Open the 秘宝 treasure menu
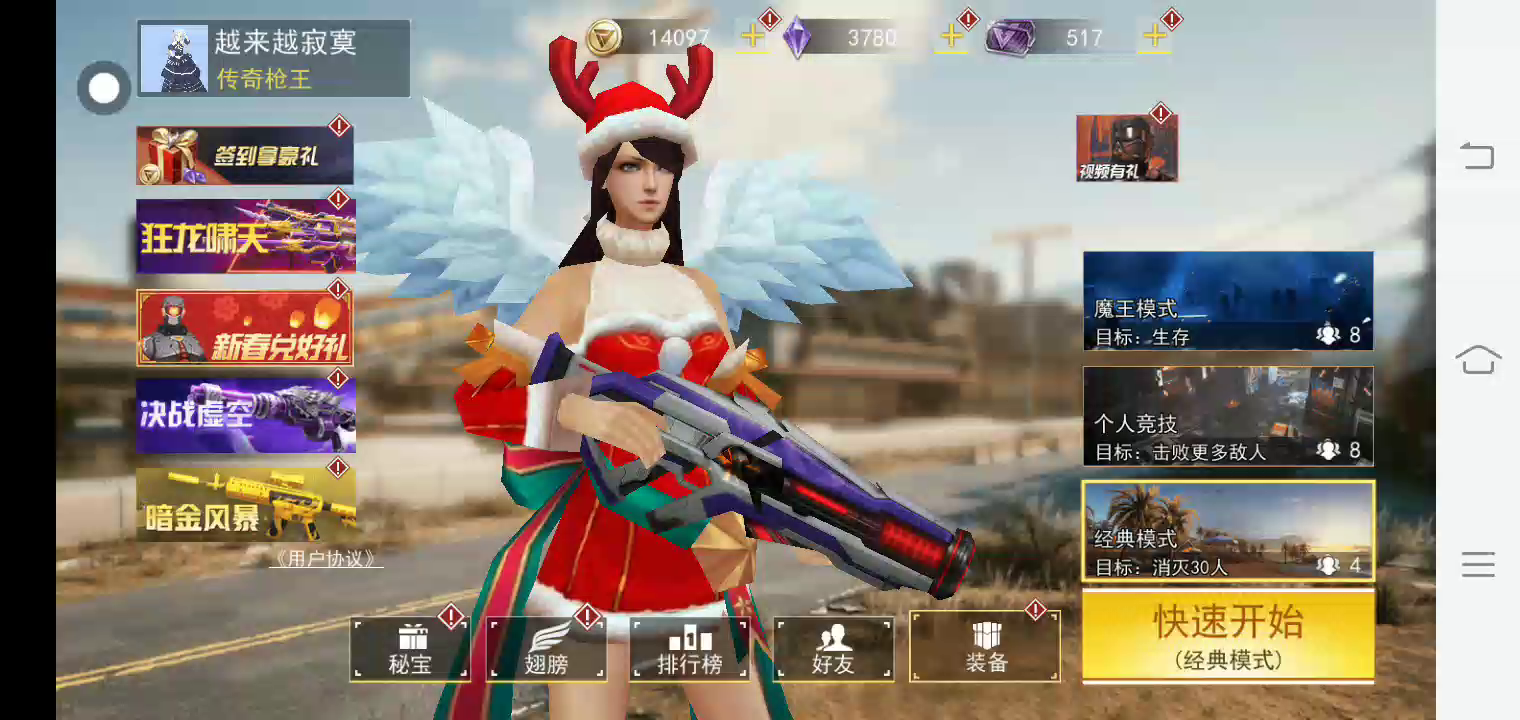This screenshot has height=720, width=1520. pos(410,649)
